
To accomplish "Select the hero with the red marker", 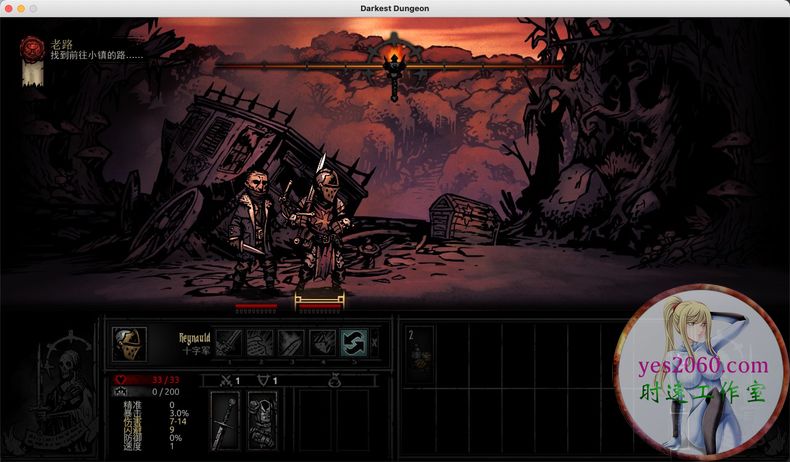I will [256, 305].
